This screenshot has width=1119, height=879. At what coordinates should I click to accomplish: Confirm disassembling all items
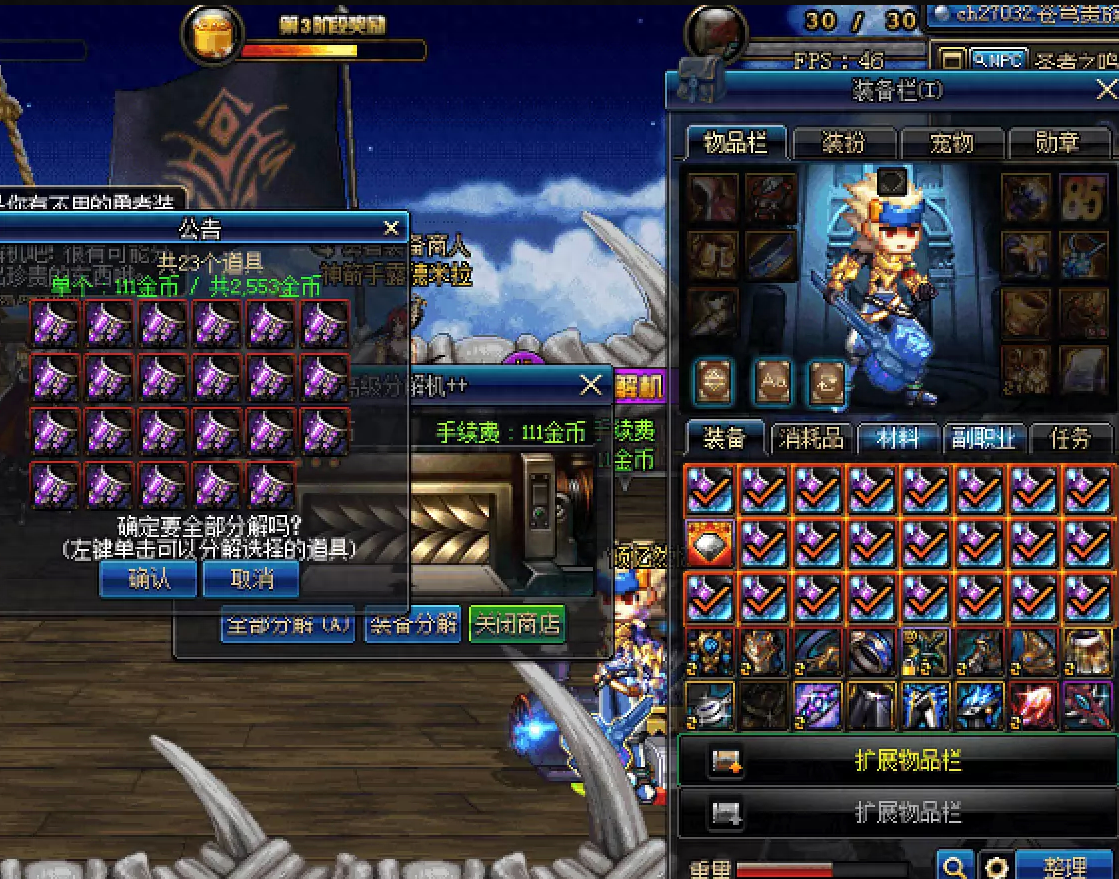pos(148,579)
